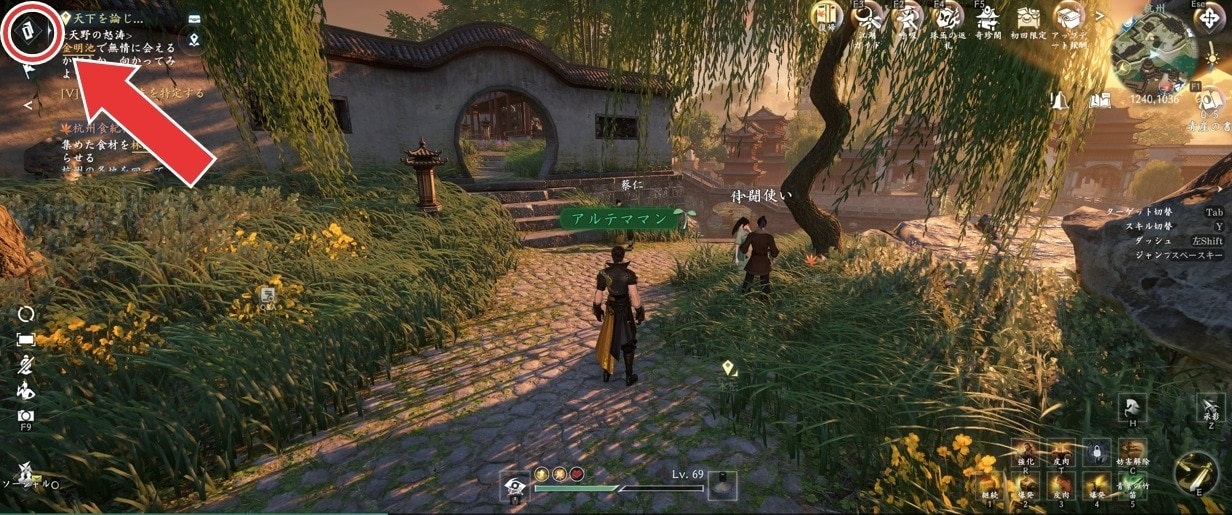
Task: Open the camera screenshot mode icon
Action: tap(26, 414)
